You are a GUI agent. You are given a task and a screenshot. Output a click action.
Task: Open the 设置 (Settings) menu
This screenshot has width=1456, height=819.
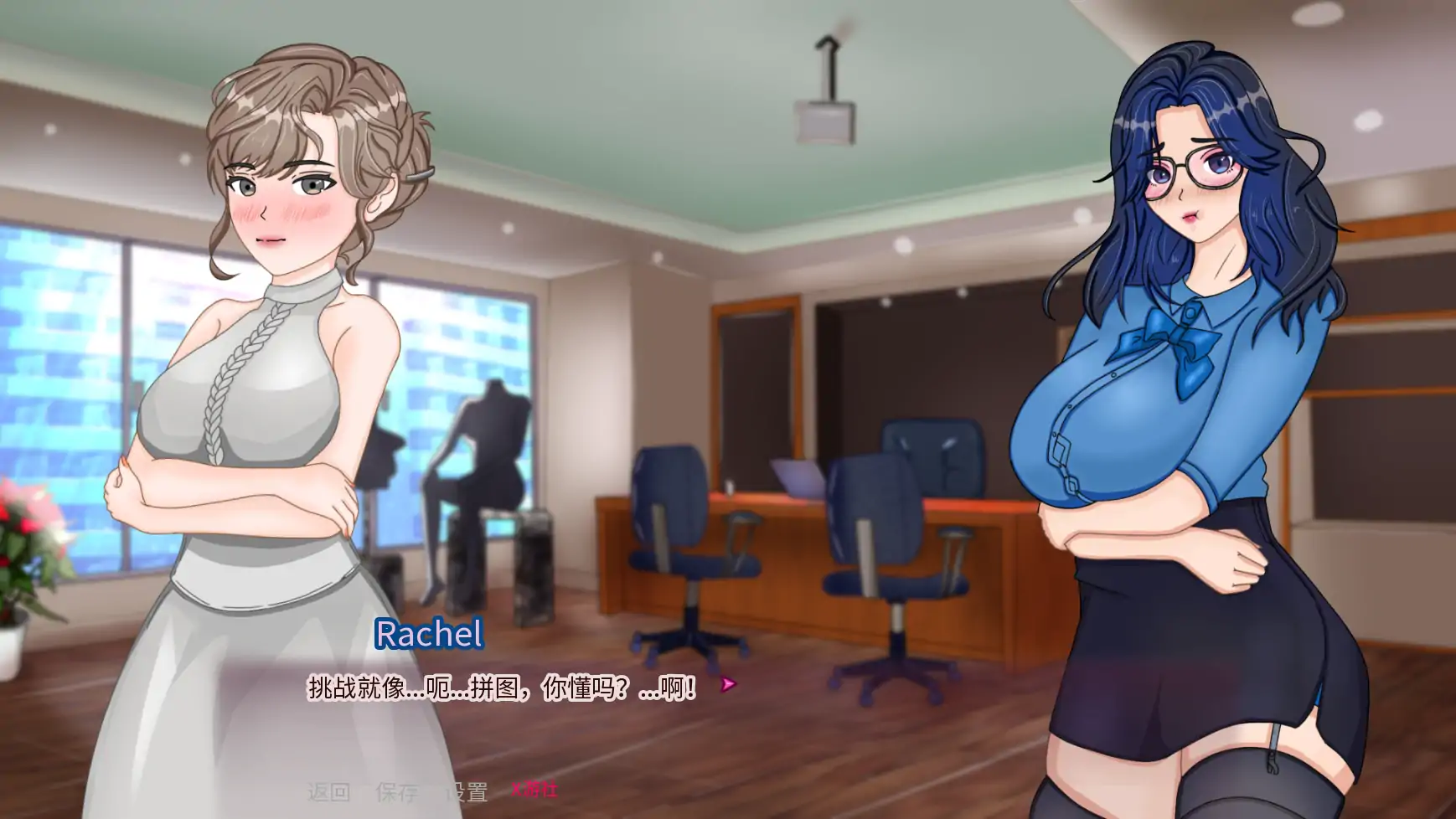click(x=466, y=791)
